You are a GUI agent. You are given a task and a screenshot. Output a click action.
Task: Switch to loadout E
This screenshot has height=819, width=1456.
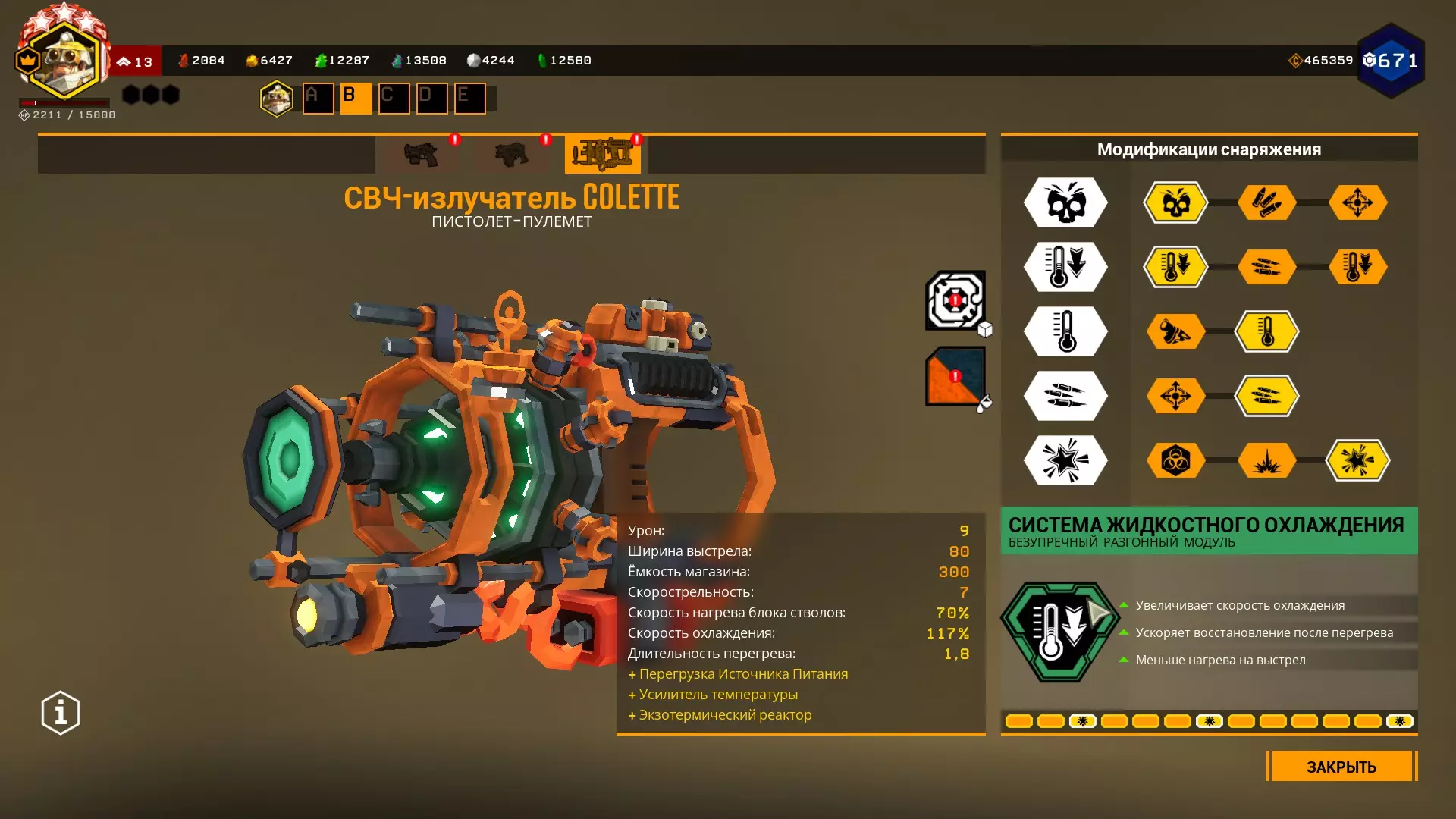[469, 98]
